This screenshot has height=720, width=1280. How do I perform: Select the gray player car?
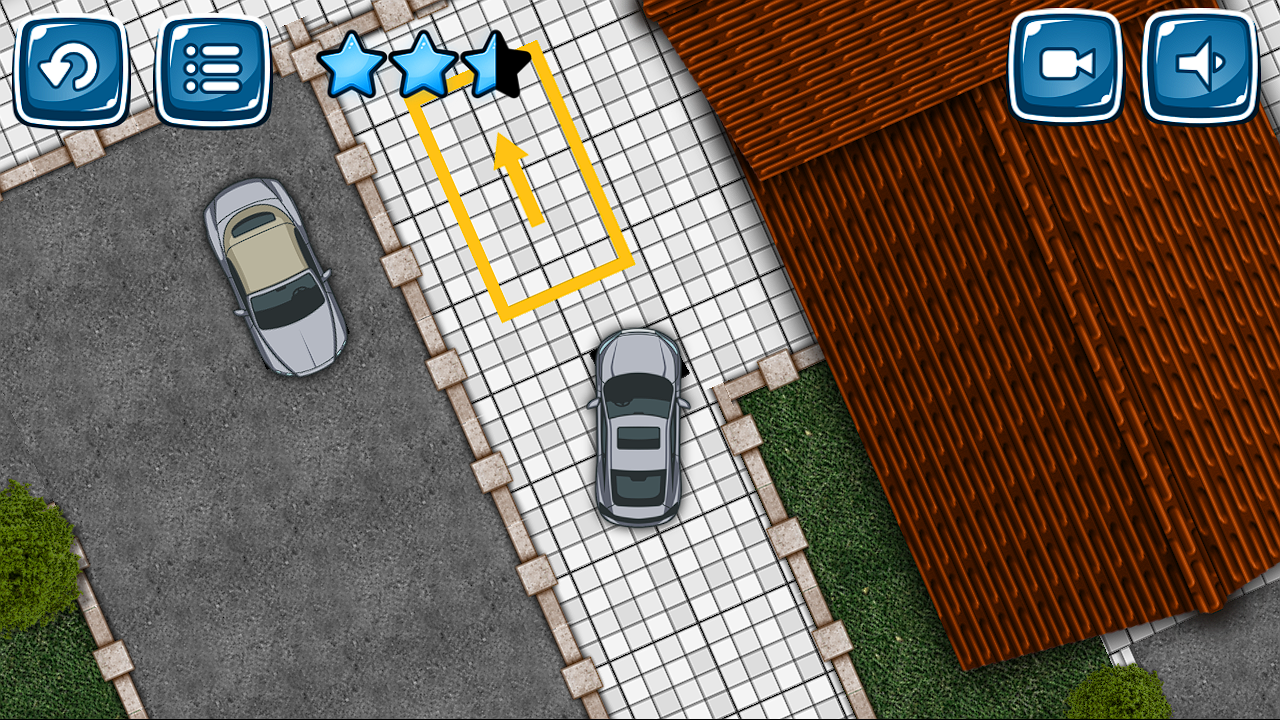(638, 430)
